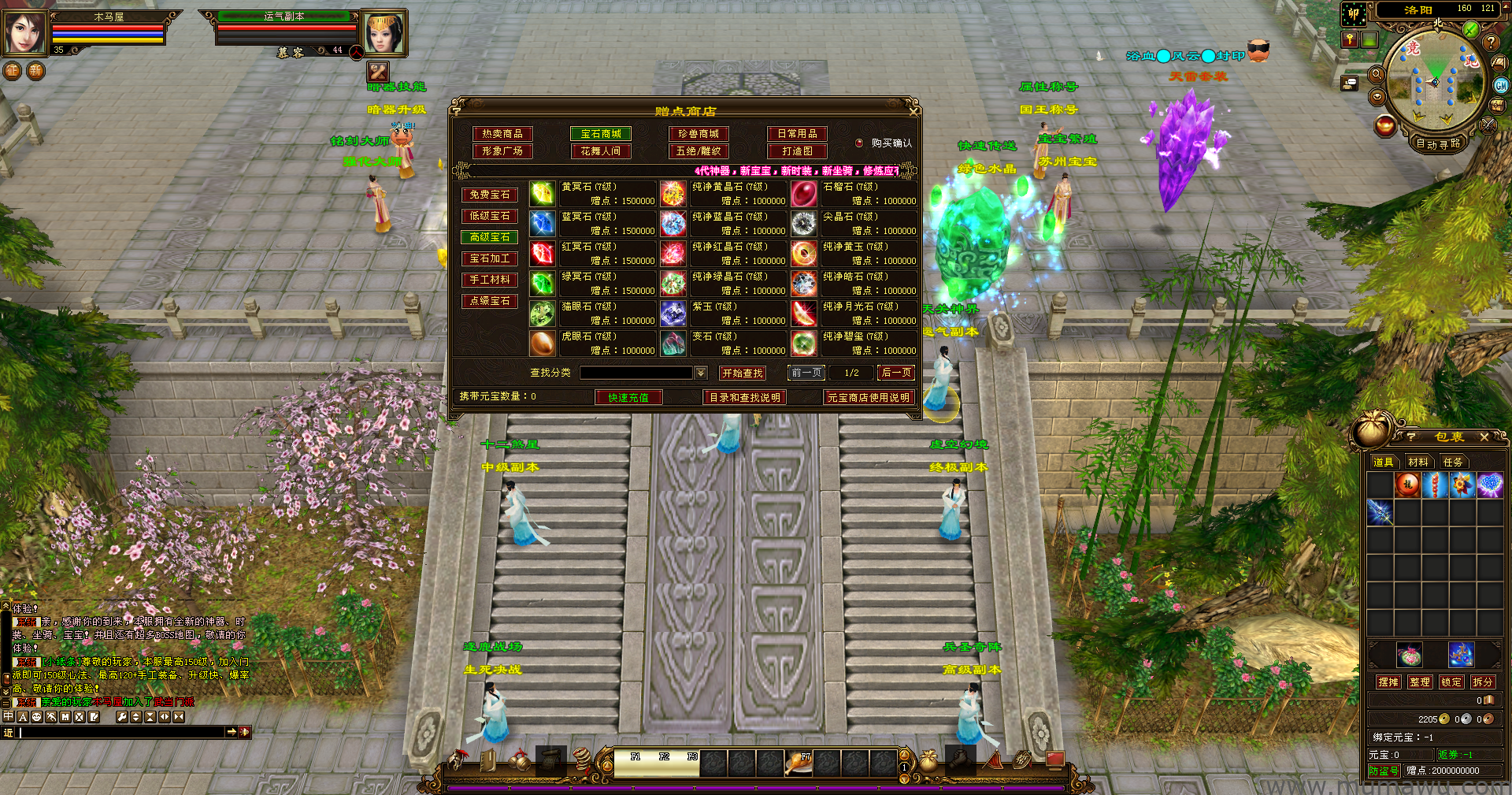Go to the next page with 后一页

[x=896, y=373]
